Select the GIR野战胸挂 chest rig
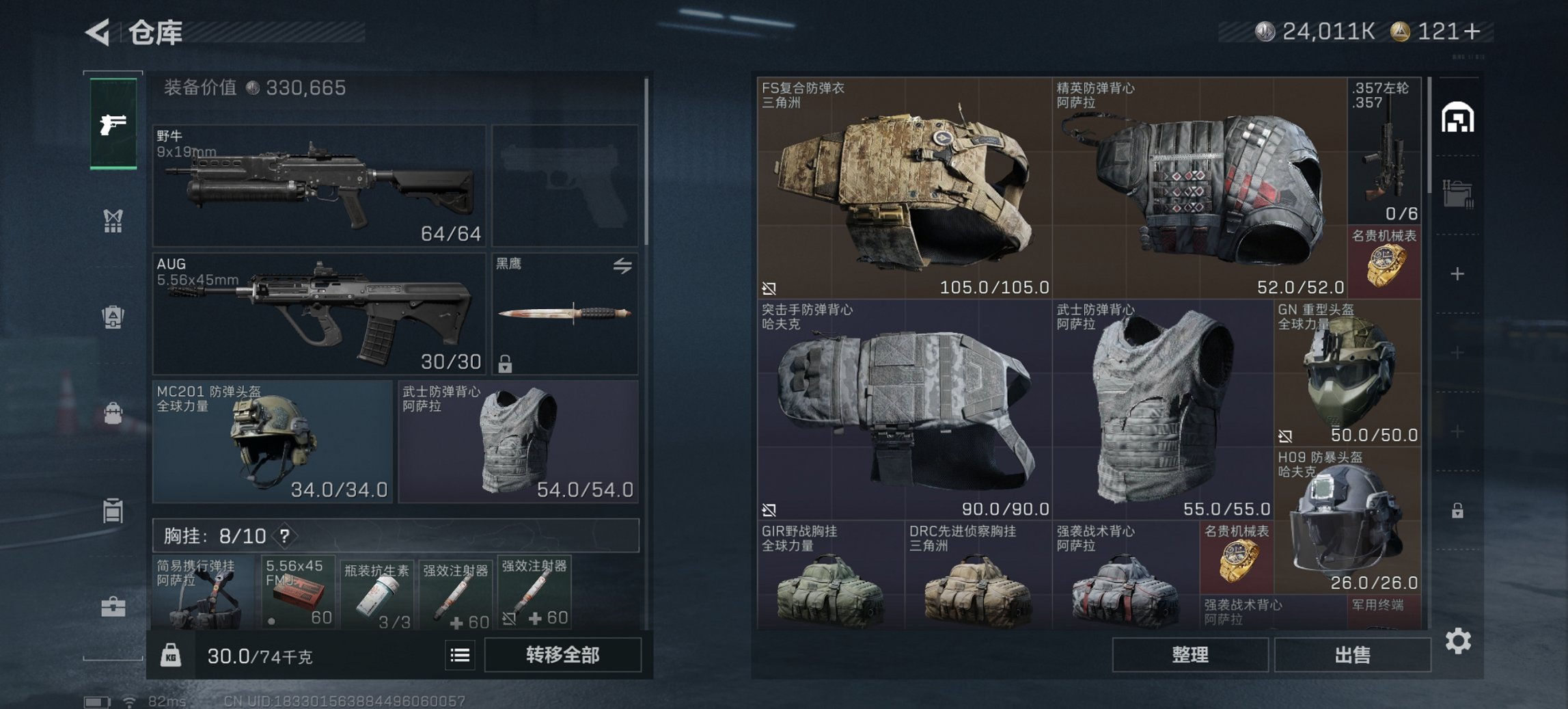The height and width of the screenshot is (709, 1568). pos(830,576)
